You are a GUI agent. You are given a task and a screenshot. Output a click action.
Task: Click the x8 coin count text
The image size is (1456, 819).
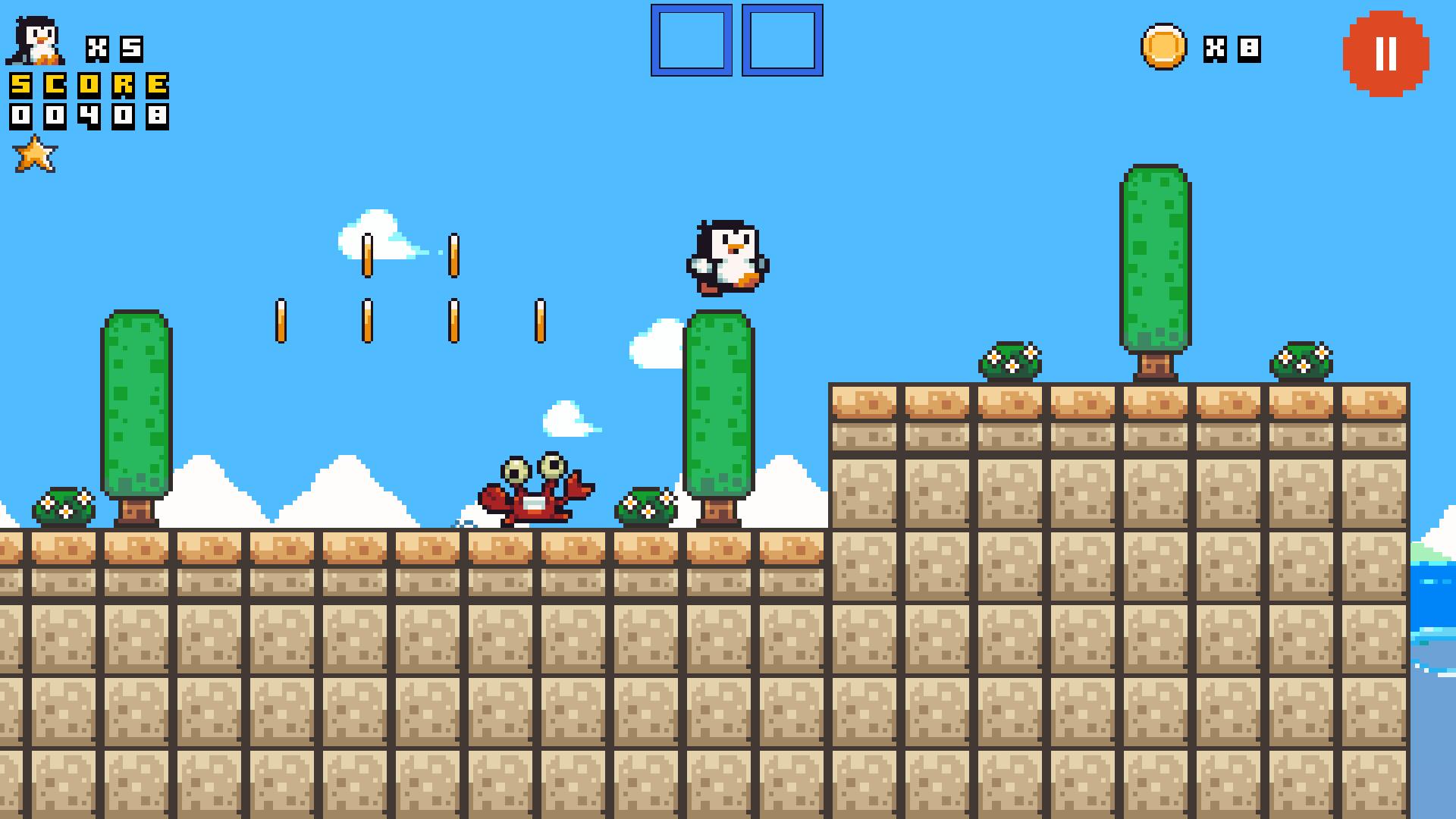[x=1230, y=48]
